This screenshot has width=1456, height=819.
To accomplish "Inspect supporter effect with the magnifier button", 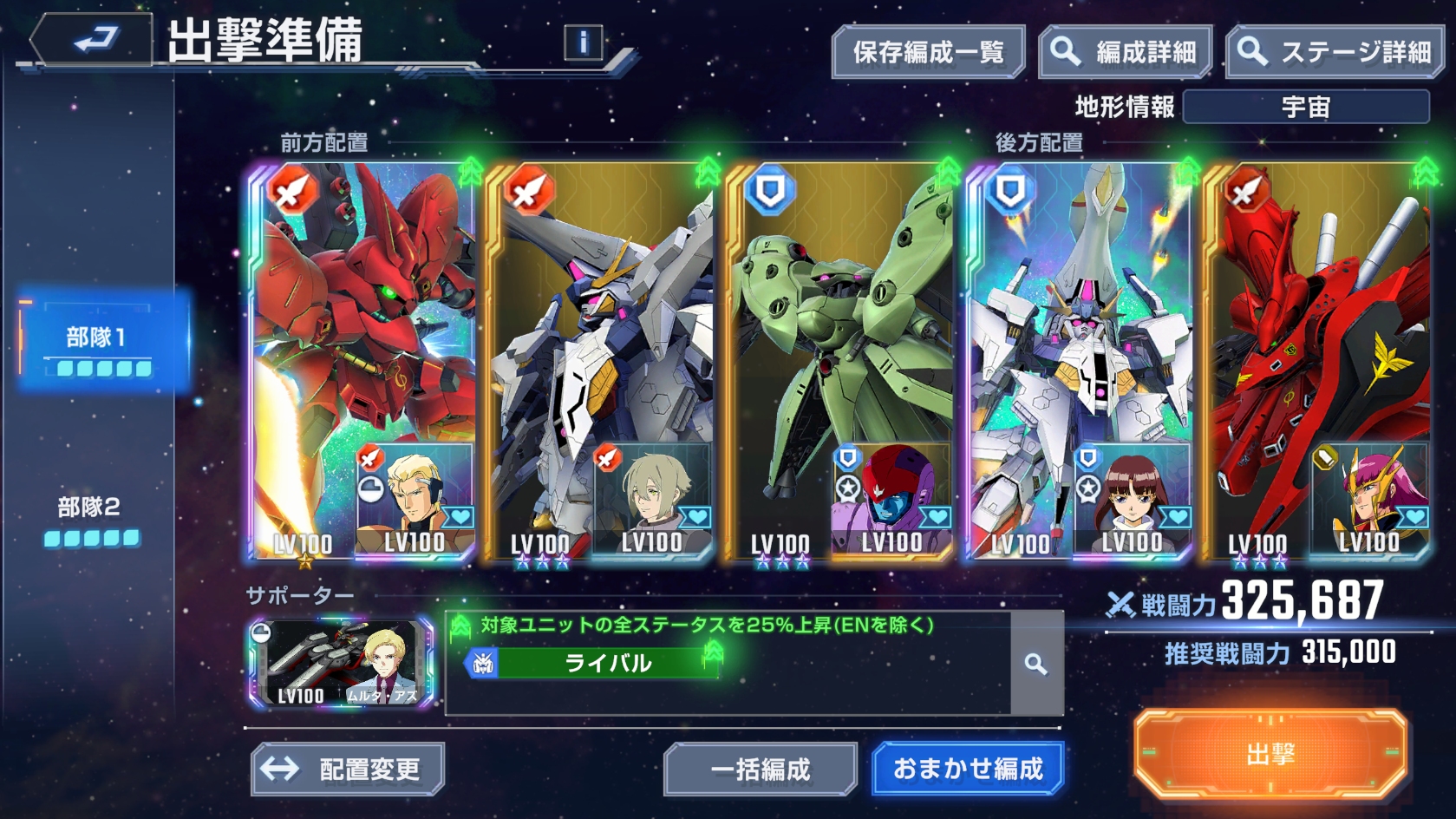I will point(1035,665).
